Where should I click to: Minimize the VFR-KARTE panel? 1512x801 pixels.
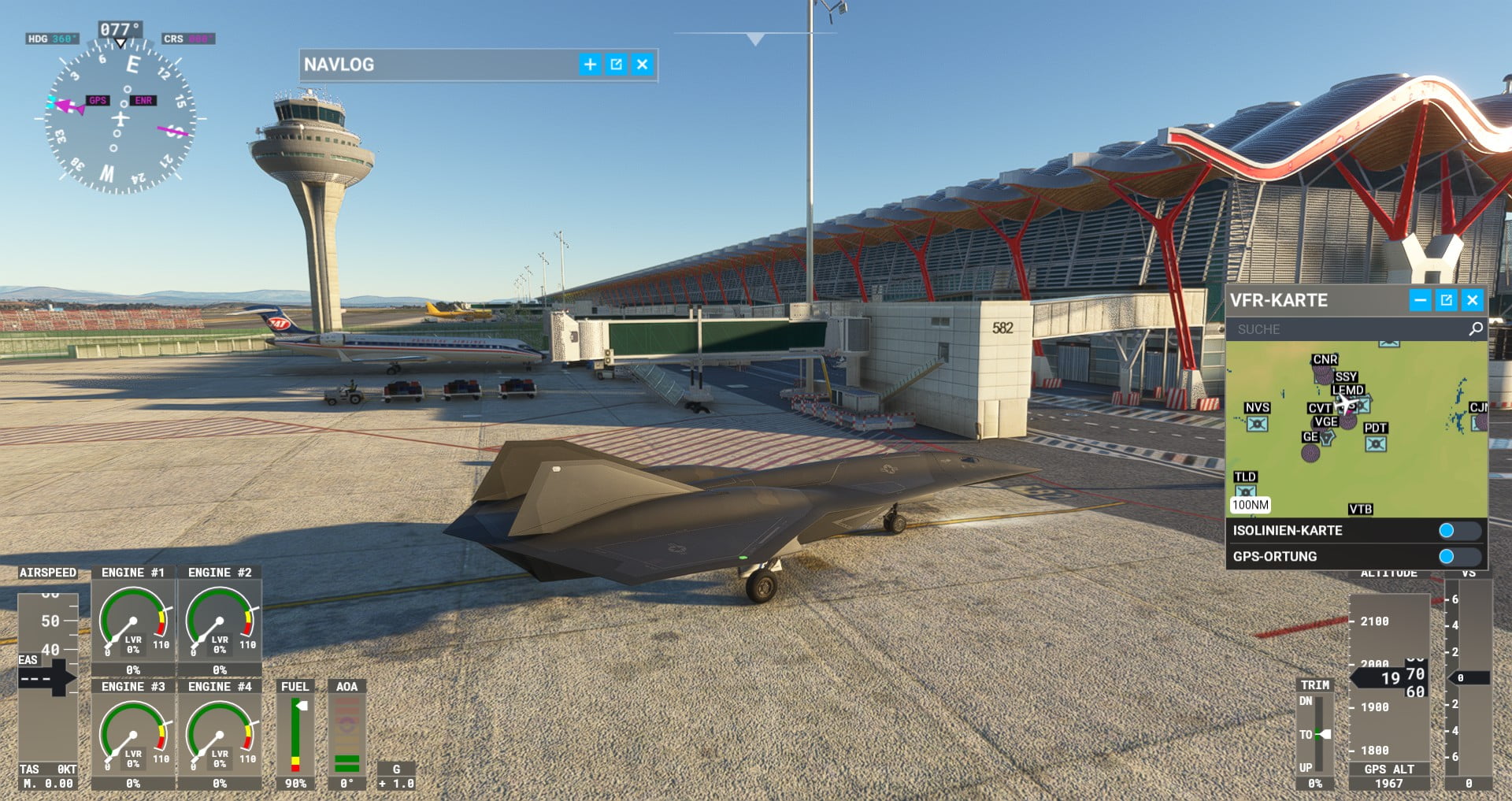pos(1420,300)
